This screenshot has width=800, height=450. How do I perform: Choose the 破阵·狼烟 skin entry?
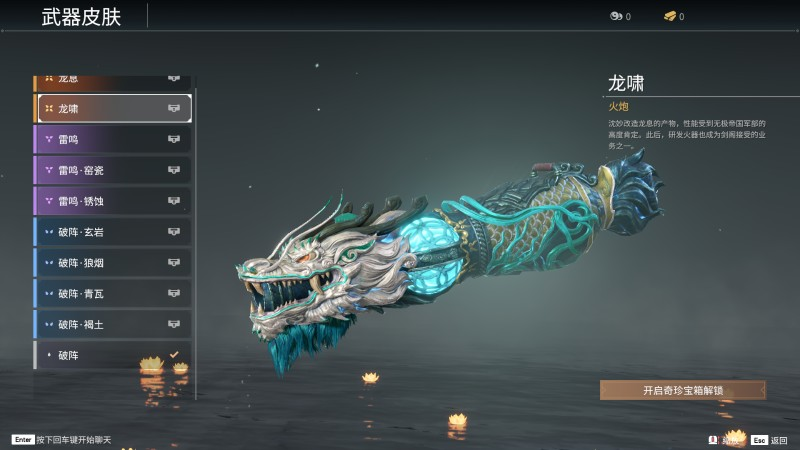113,263
